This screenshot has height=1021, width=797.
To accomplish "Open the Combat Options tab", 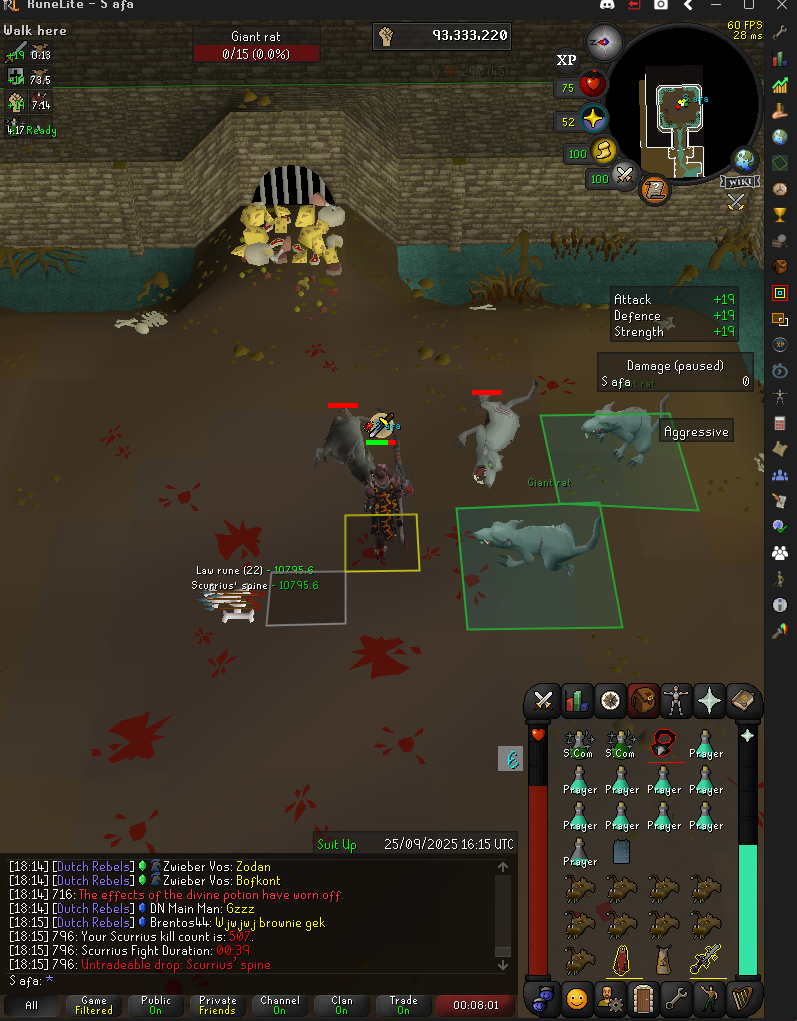I will [x=544, y=701].
